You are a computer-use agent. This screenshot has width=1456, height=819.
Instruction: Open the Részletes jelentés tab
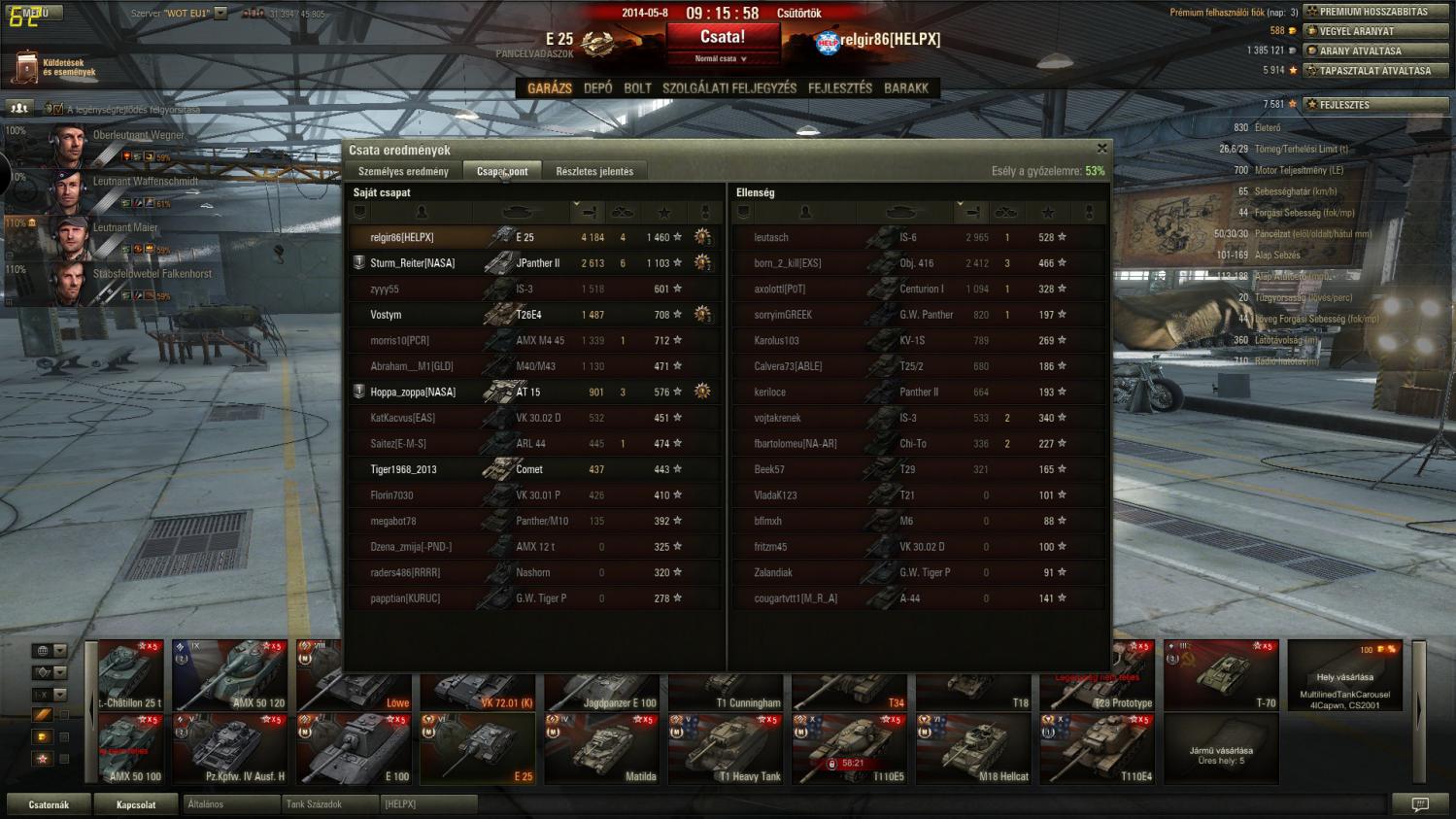coord(594,172)
